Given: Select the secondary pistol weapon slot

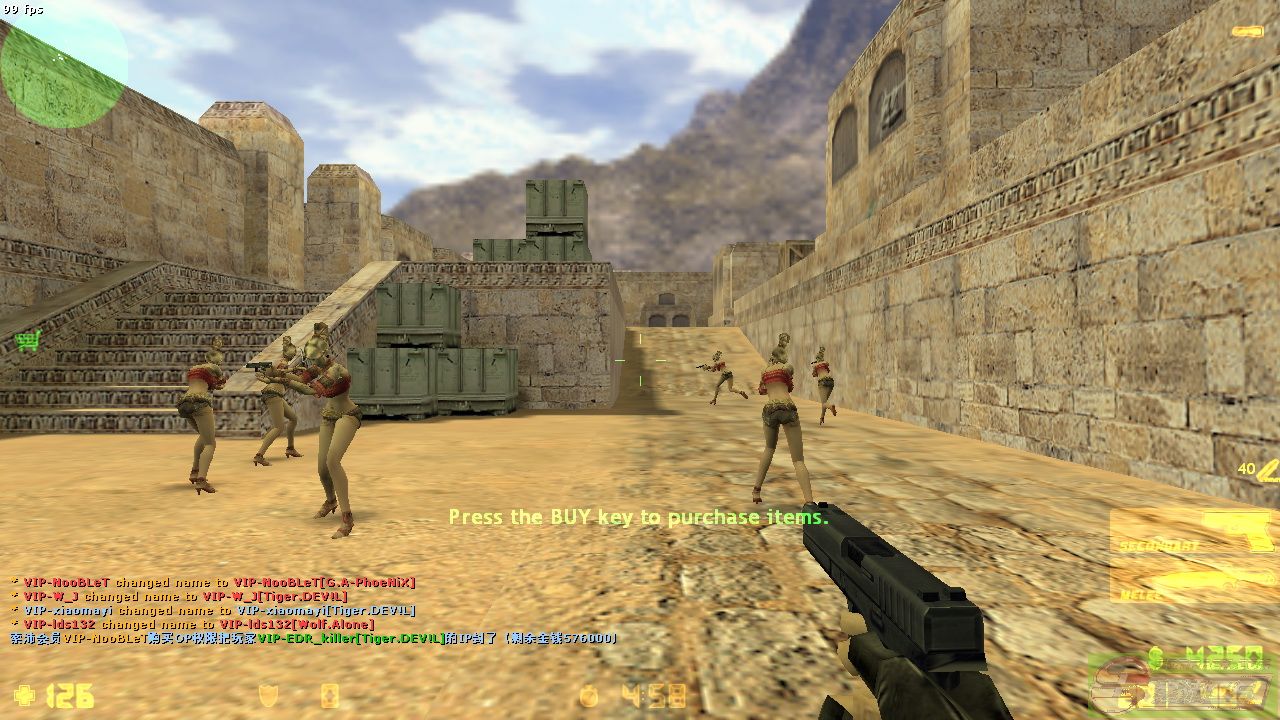Looking at the screenshot, I should 1192,531.
